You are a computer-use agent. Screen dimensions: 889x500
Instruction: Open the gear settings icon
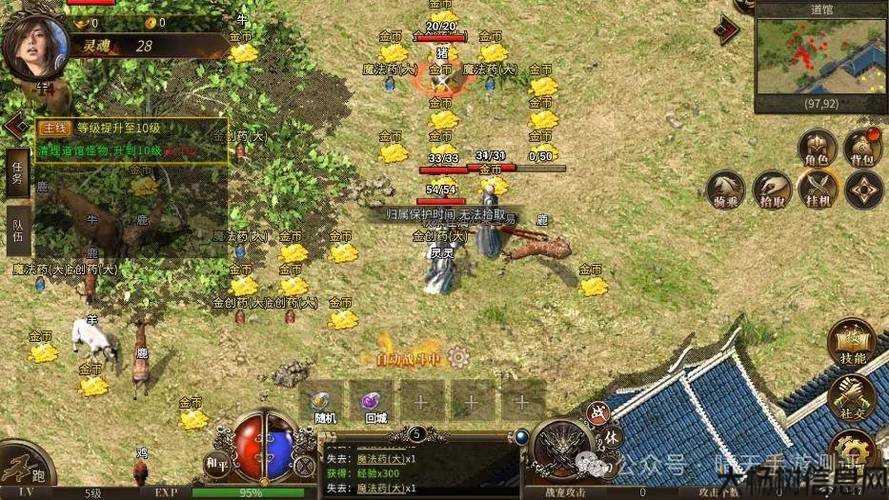[x=853, y=450]
